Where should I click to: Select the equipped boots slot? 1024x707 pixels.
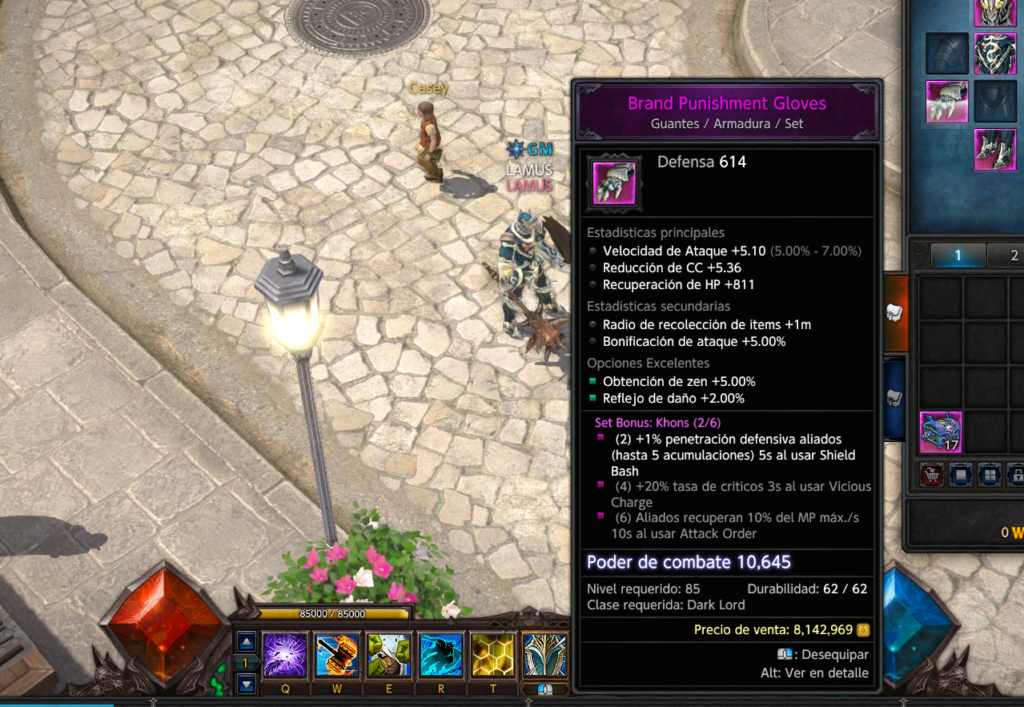[995, 150]
